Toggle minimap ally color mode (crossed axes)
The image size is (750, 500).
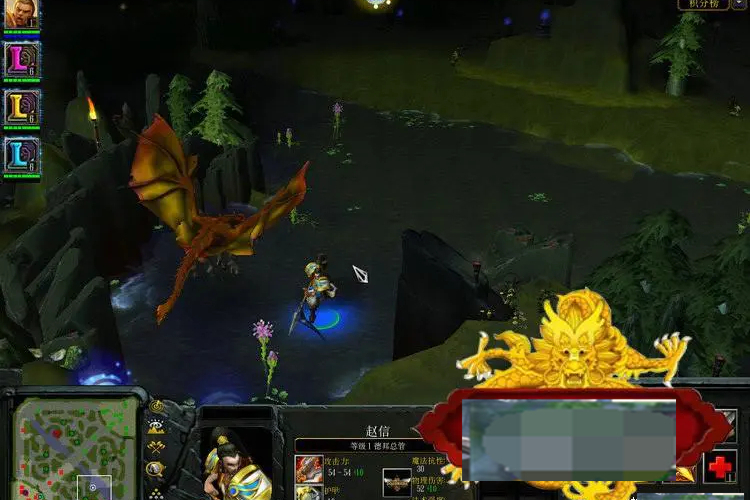(x=157, y=447)
